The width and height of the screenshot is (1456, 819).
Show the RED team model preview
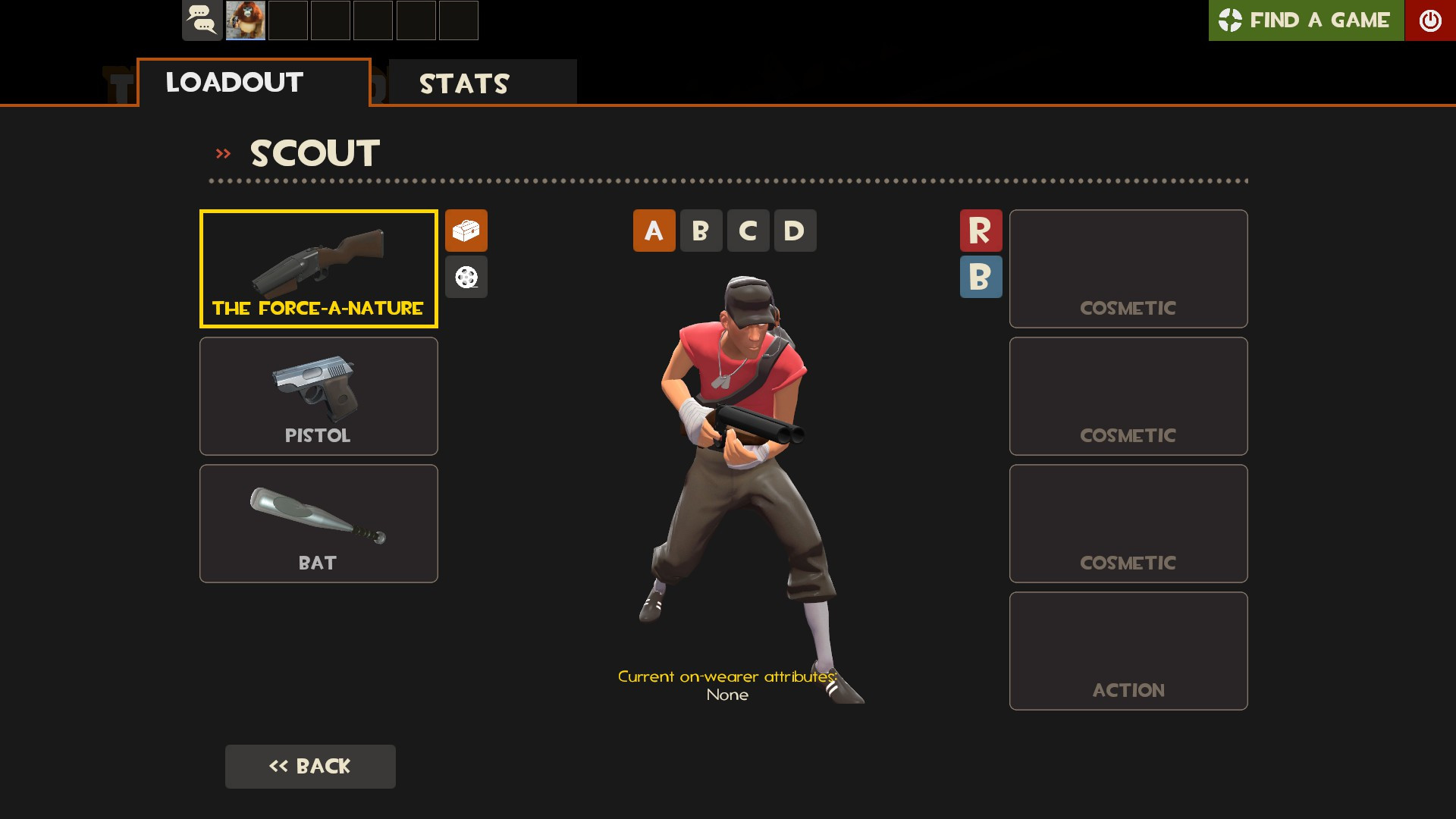[981, 231]
